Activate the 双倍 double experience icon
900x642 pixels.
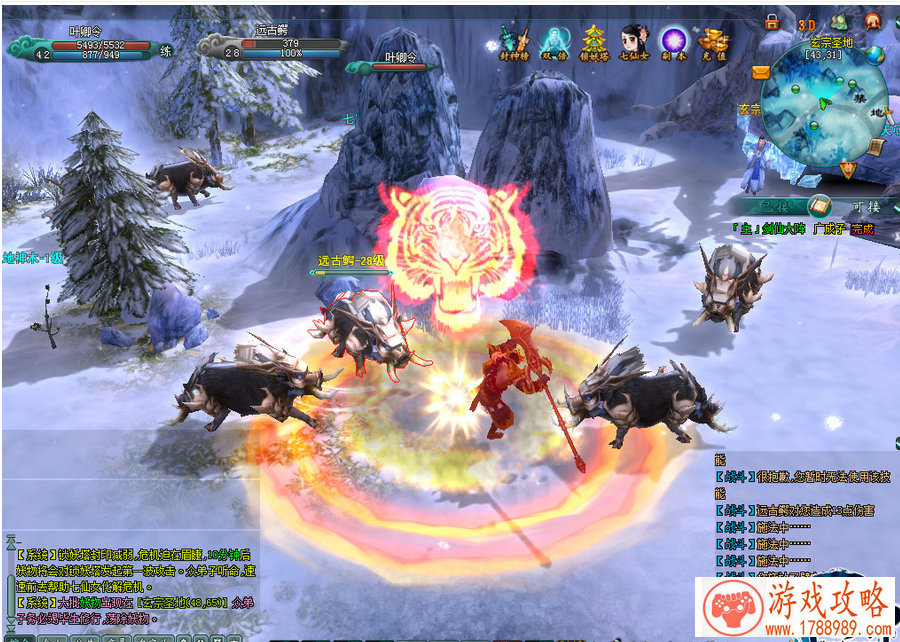click(554, 44)
